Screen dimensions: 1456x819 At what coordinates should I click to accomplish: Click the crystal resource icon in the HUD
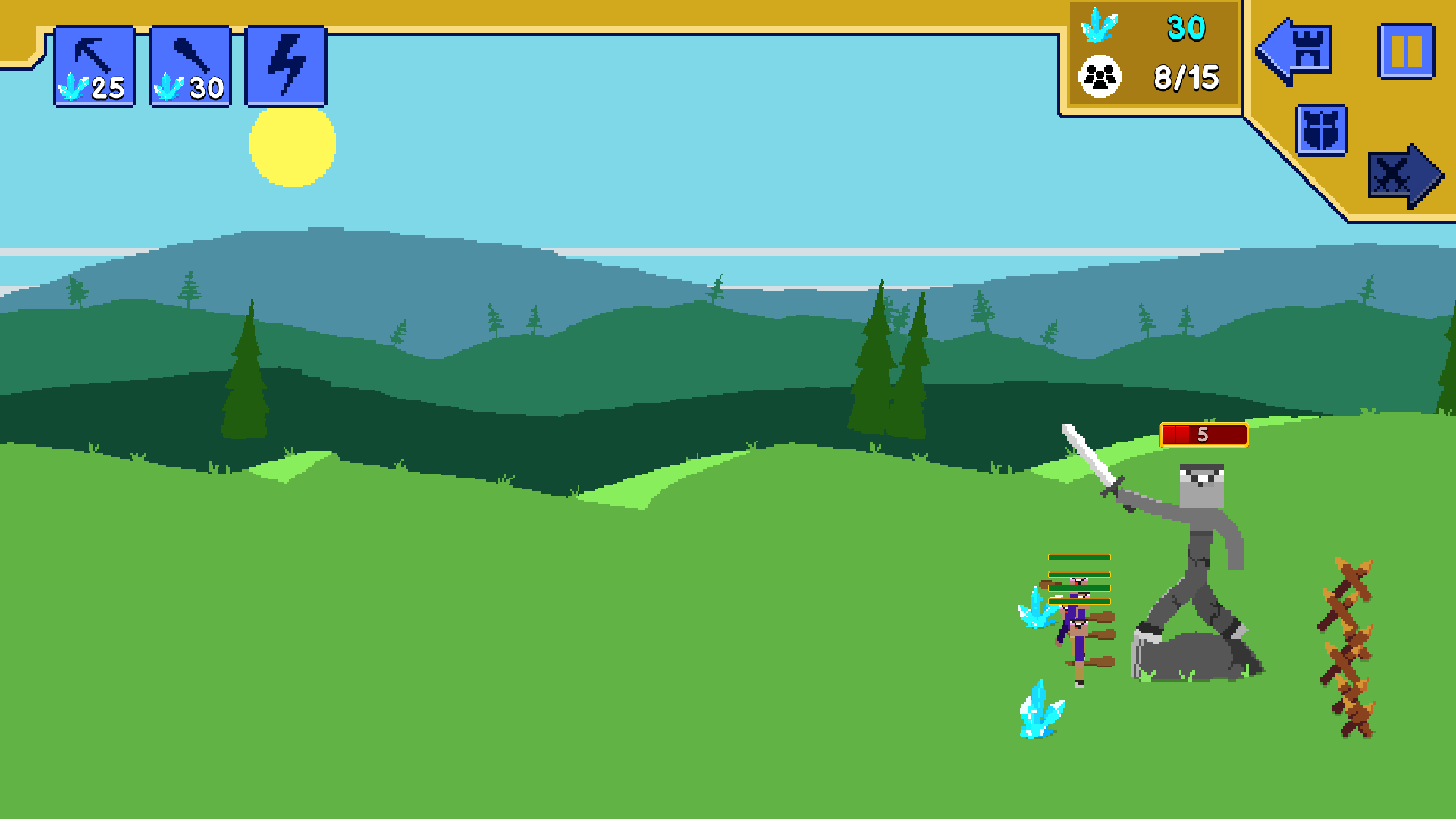(1098, 27)
